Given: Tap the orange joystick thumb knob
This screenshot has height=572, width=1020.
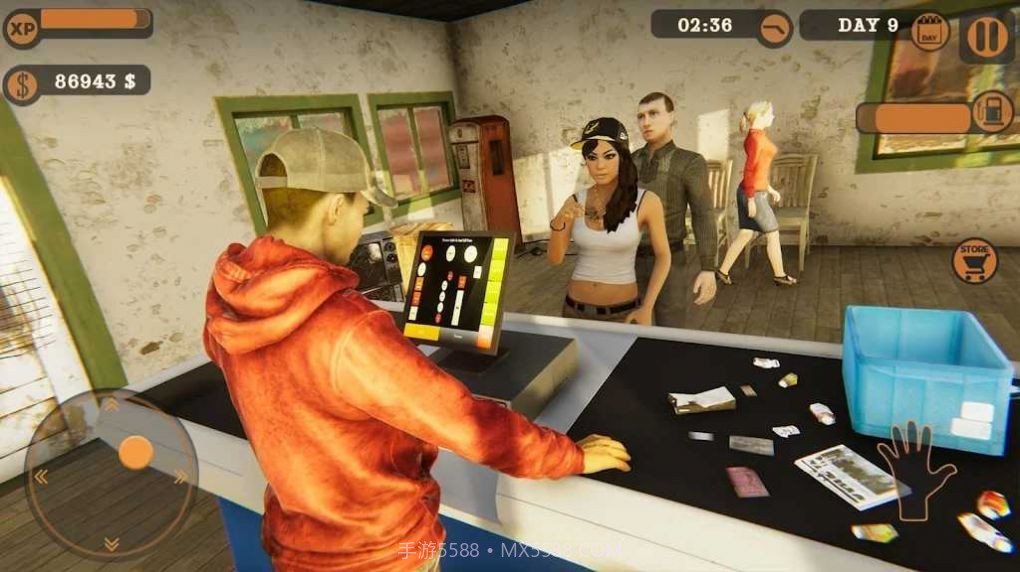Looking at the screenshot, I should pos(135,453).
